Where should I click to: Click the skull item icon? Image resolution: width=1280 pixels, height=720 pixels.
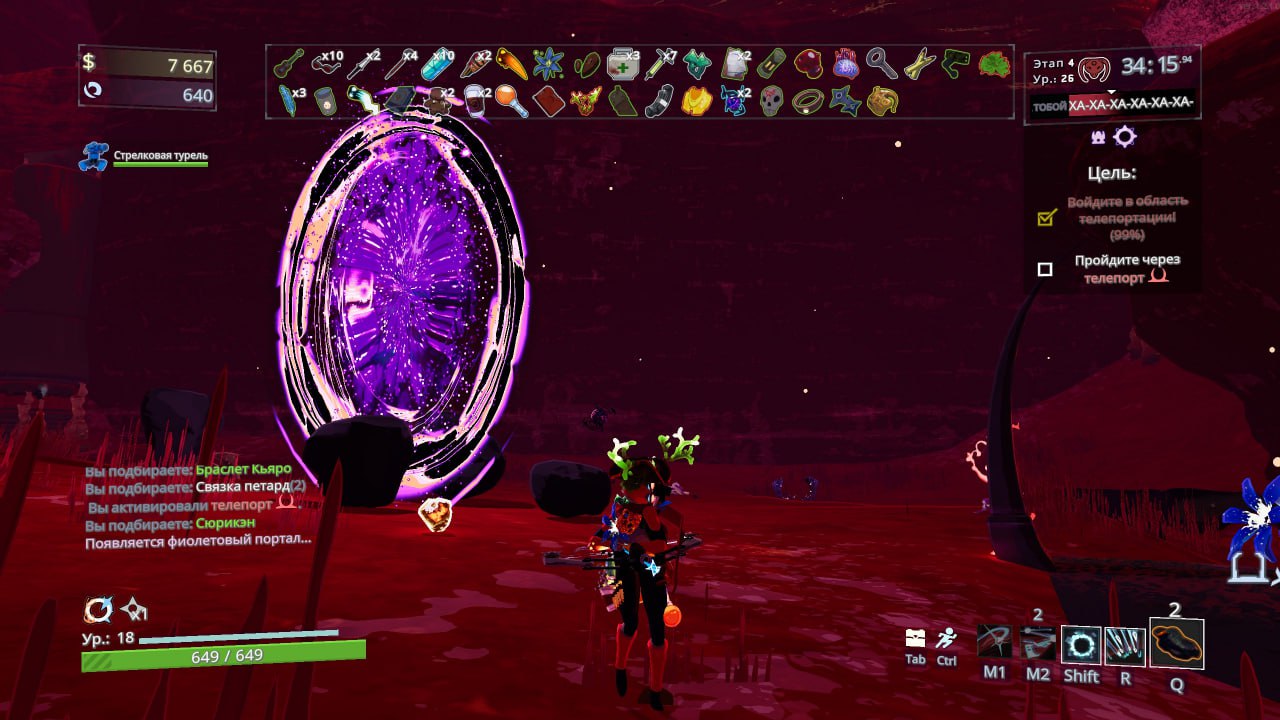[x=770, y=101]
